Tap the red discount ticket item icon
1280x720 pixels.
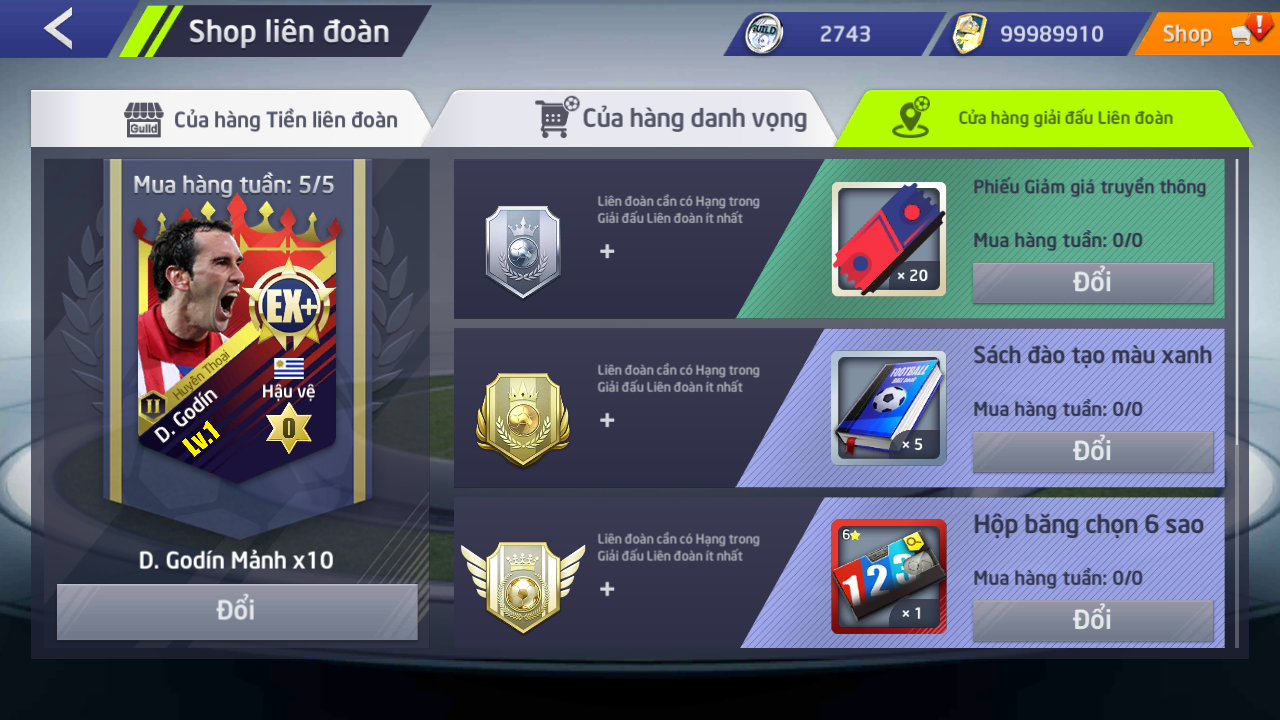pos(888,239)
